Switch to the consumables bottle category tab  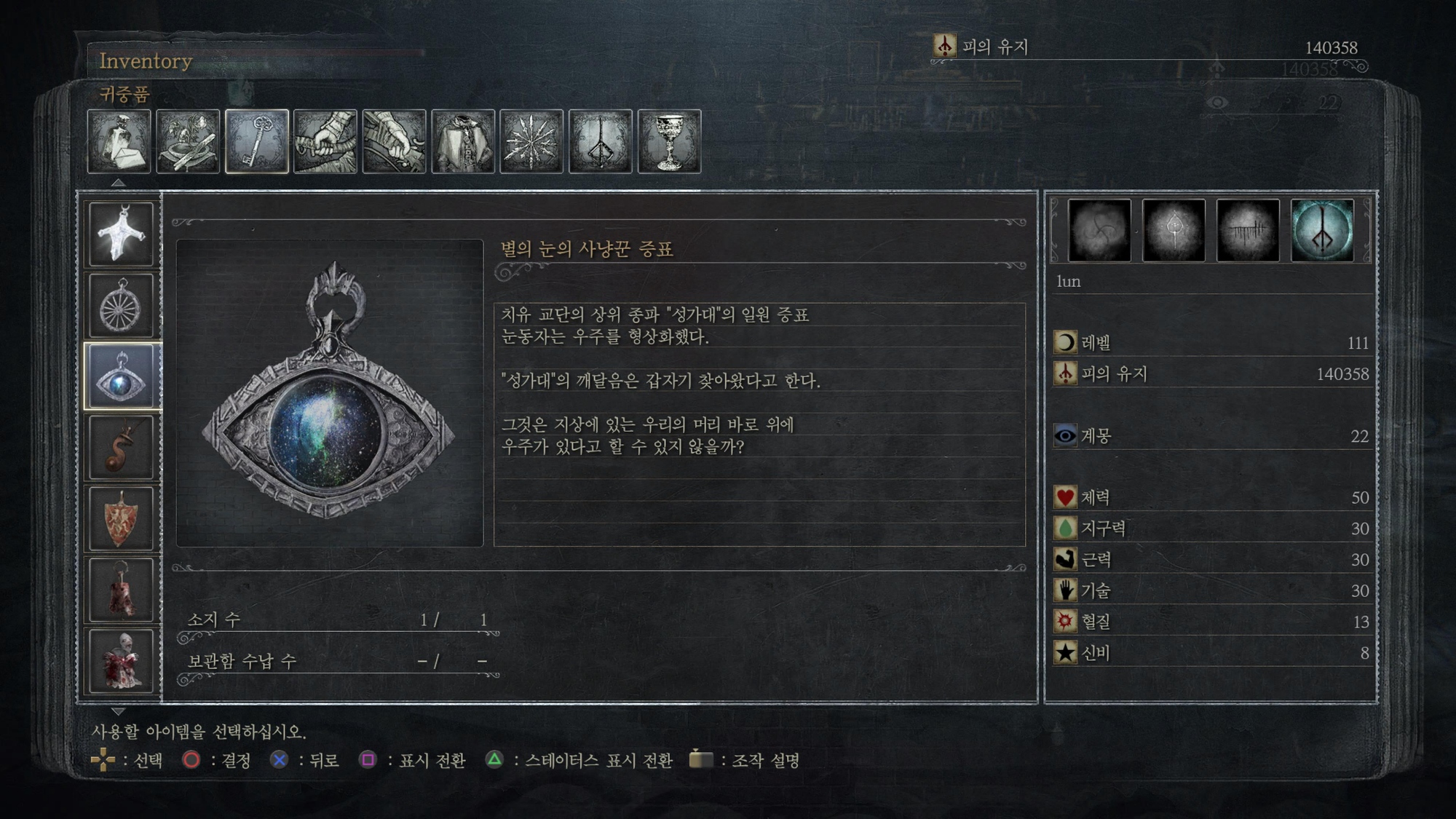tap(119, 141)
